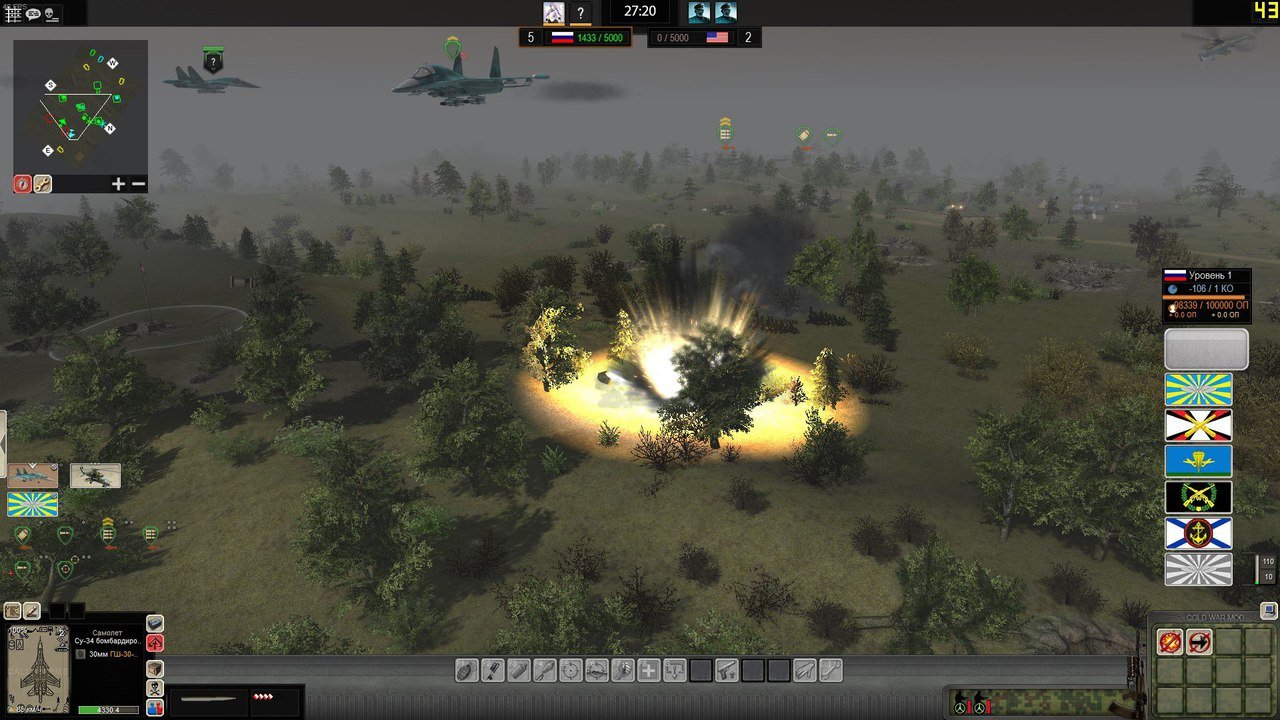
Task: Choose the crossed cannons artillery flag
Action: coord(1198,425)
